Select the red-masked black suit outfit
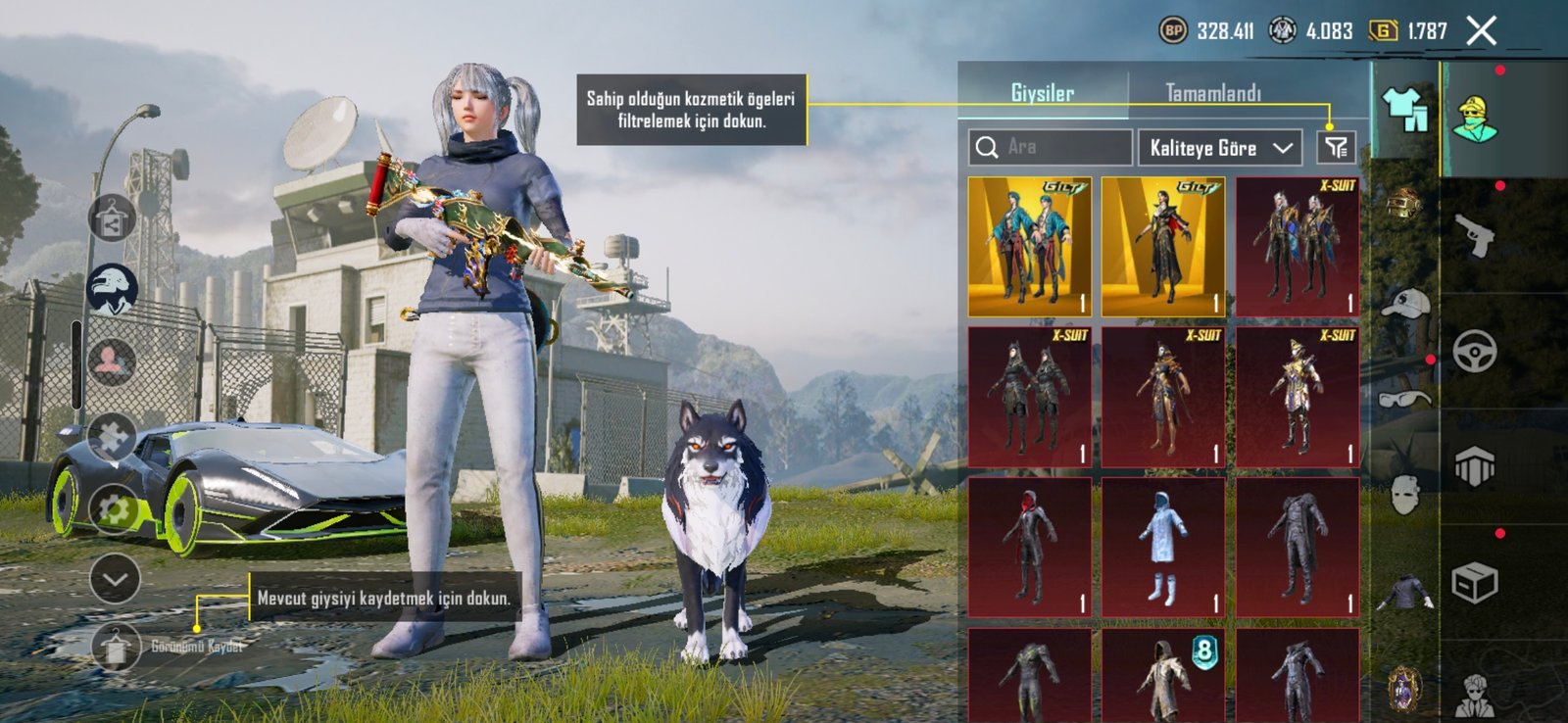Viewport: 1568px width, 723px height. [x=1030, y=548]
